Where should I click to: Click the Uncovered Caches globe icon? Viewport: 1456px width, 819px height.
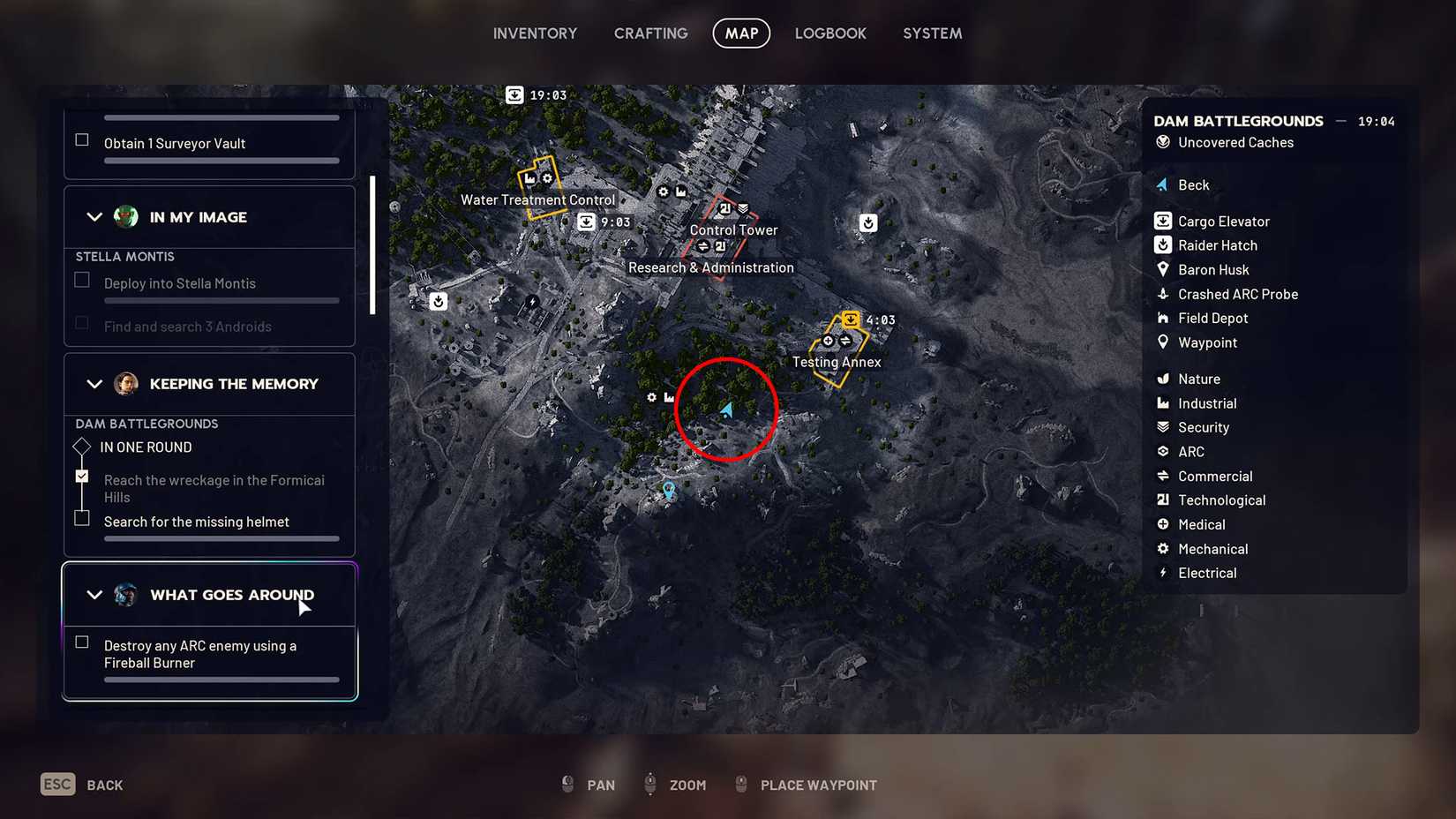coord(1163,142)
